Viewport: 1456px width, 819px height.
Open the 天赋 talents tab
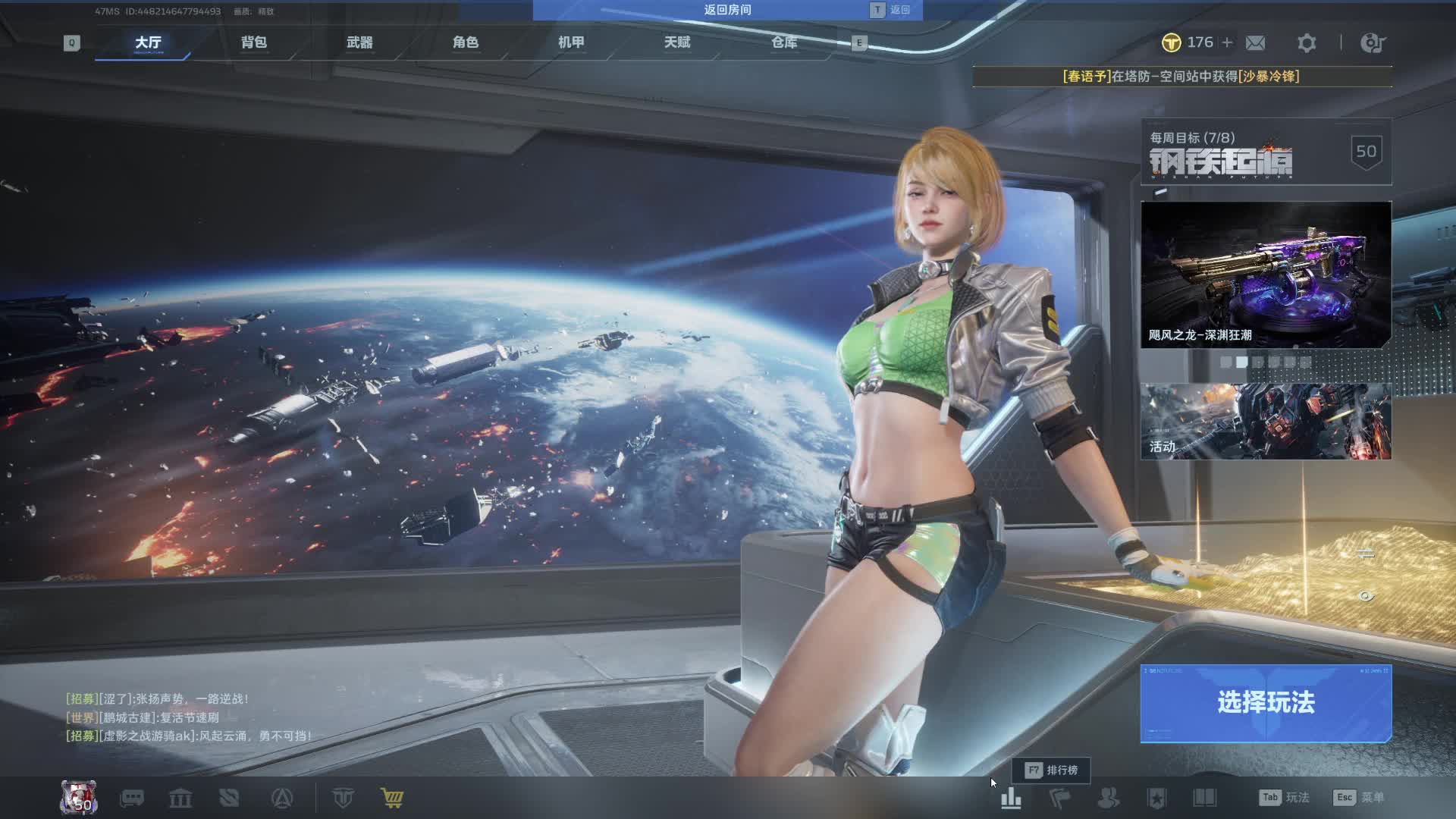pos(677,42)
